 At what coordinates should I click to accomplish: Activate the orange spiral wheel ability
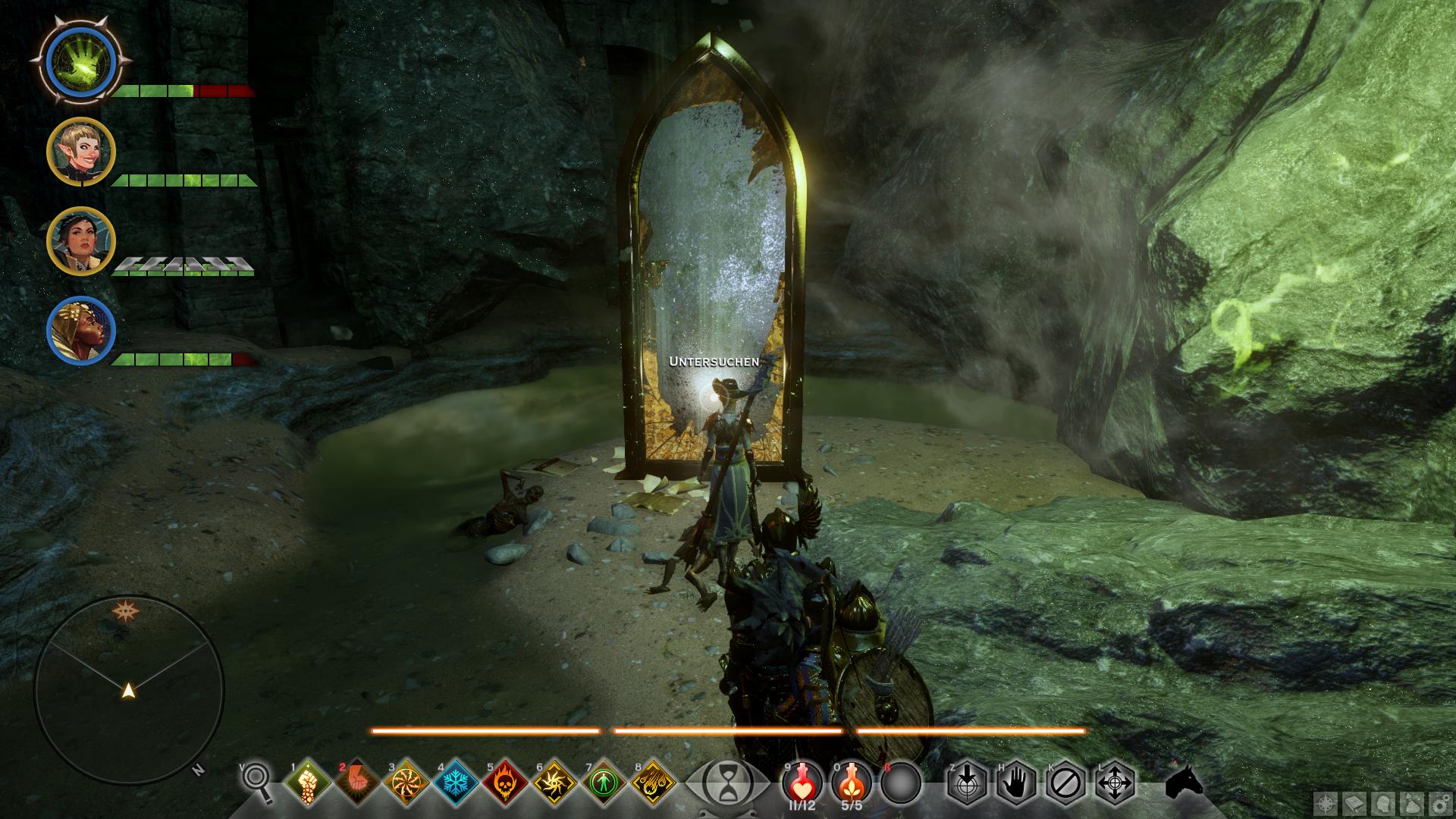coord(407,783)
